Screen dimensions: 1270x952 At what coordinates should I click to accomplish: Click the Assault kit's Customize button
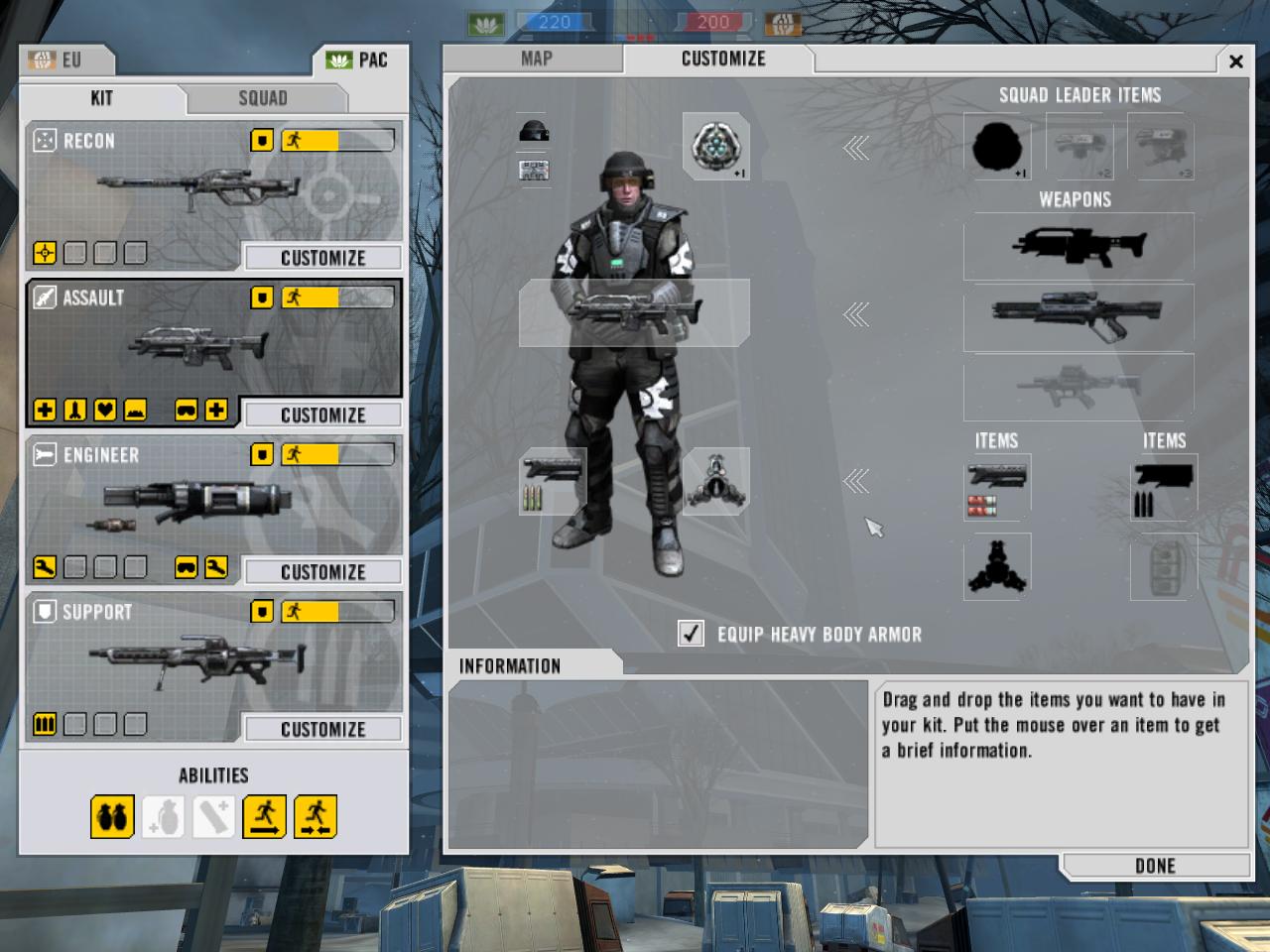pos(322,416)
